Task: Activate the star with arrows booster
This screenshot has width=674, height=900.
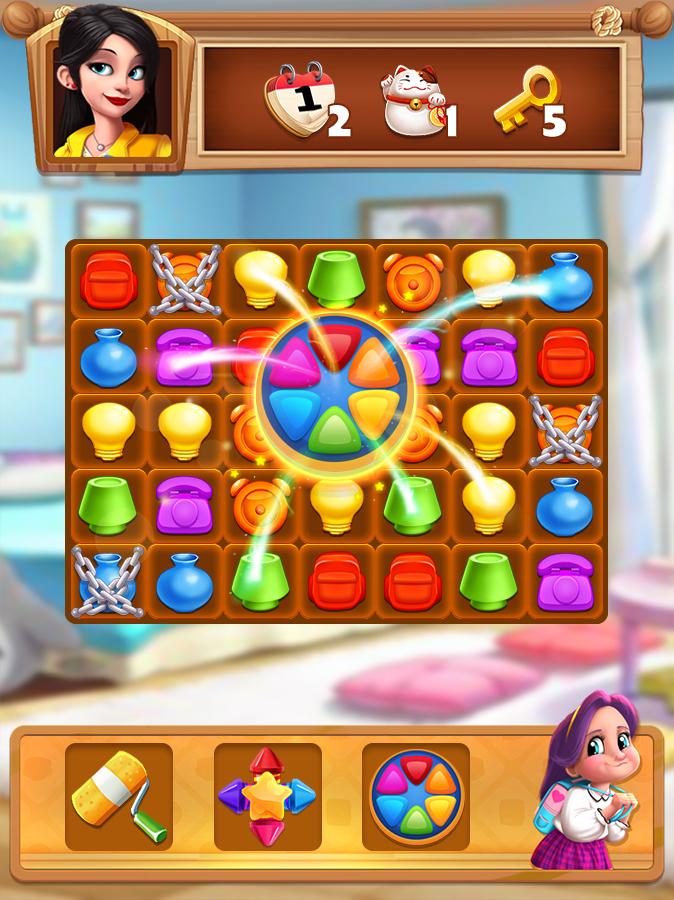Action: pos(267,797)
